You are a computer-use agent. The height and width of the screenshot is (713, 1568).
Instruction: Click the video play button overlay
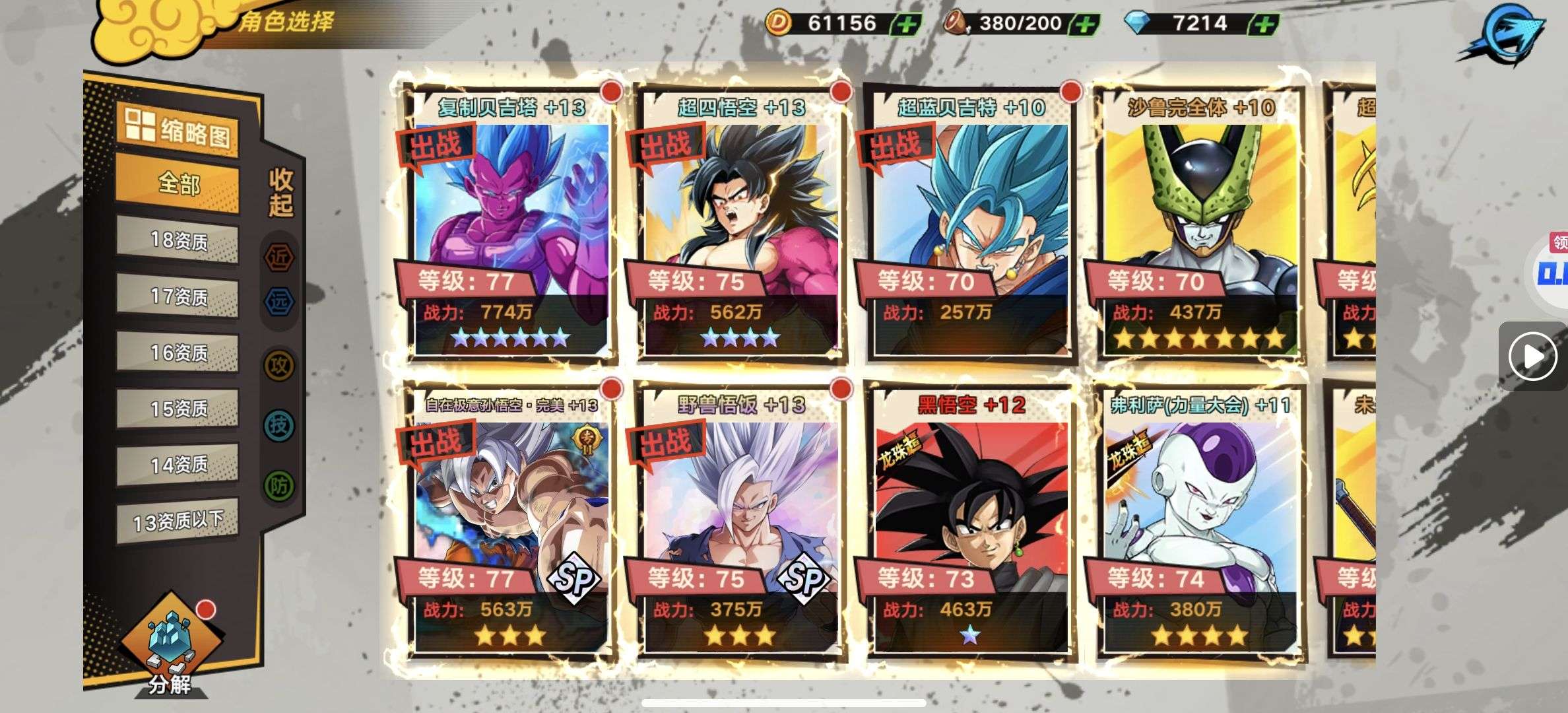pos(1532,357)
